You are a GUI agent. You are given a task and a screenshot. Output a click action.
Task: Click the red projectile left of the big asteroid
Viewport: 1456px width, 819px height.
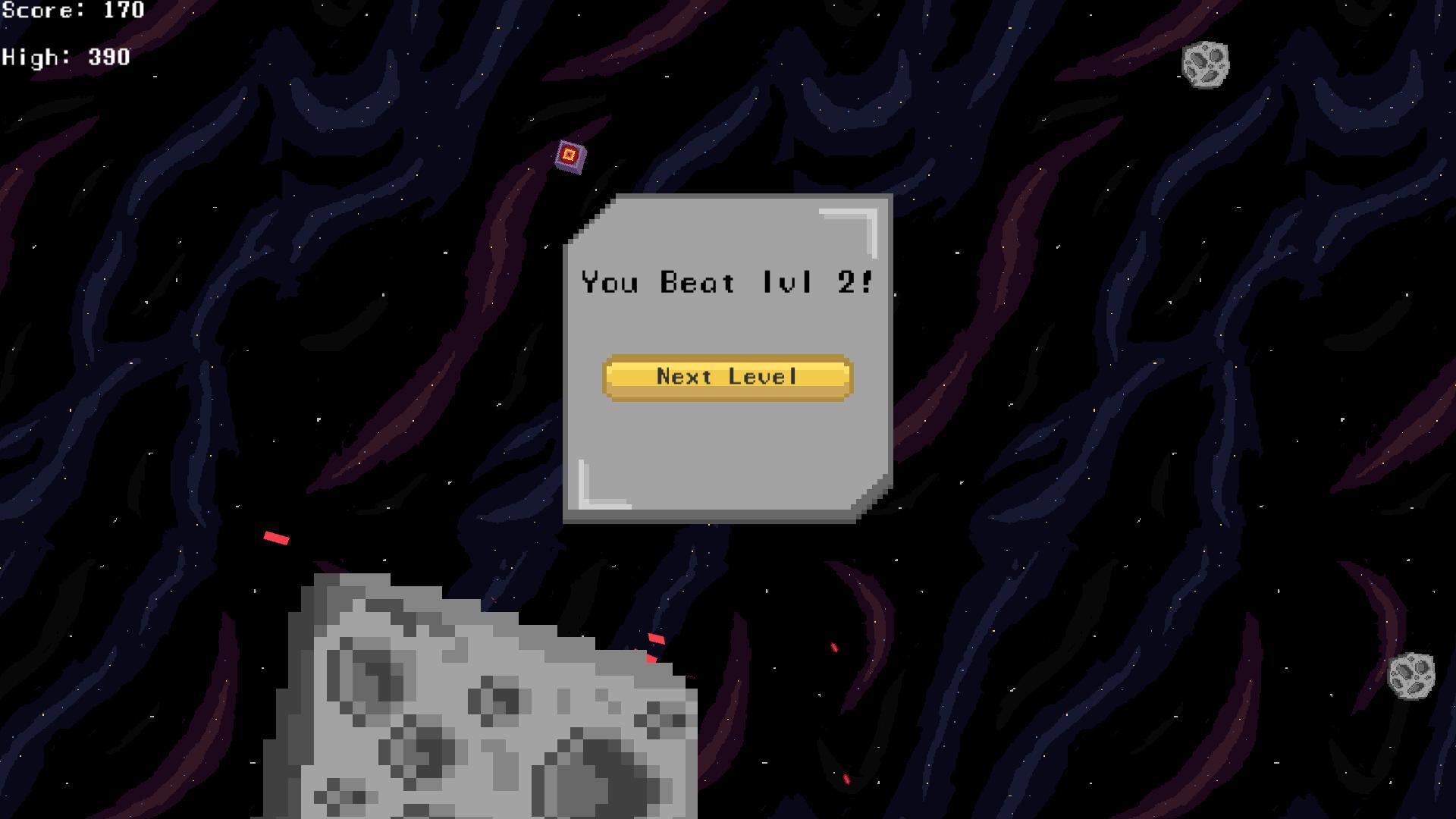tap(277, 538)
